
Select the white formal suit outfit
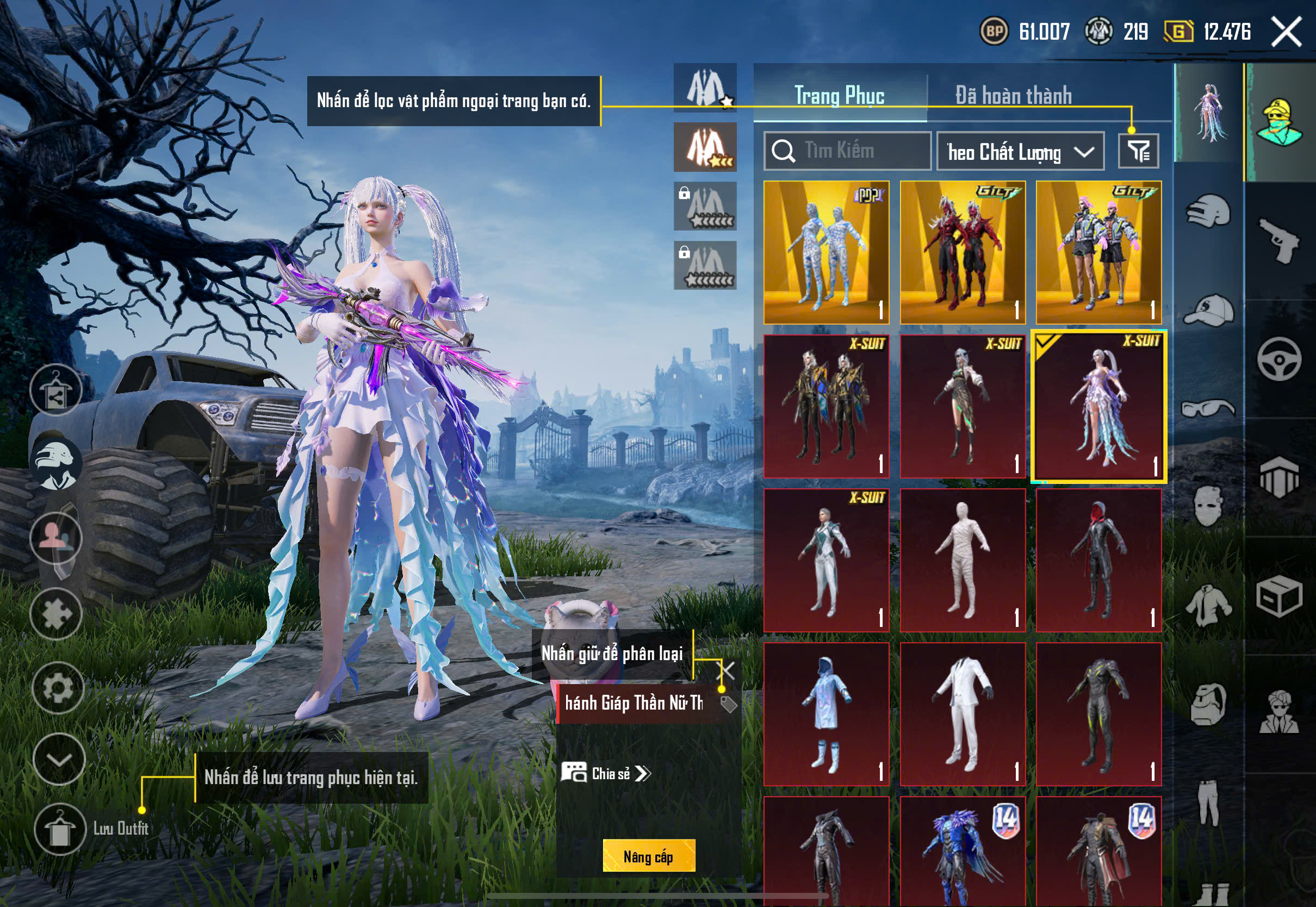963,714
